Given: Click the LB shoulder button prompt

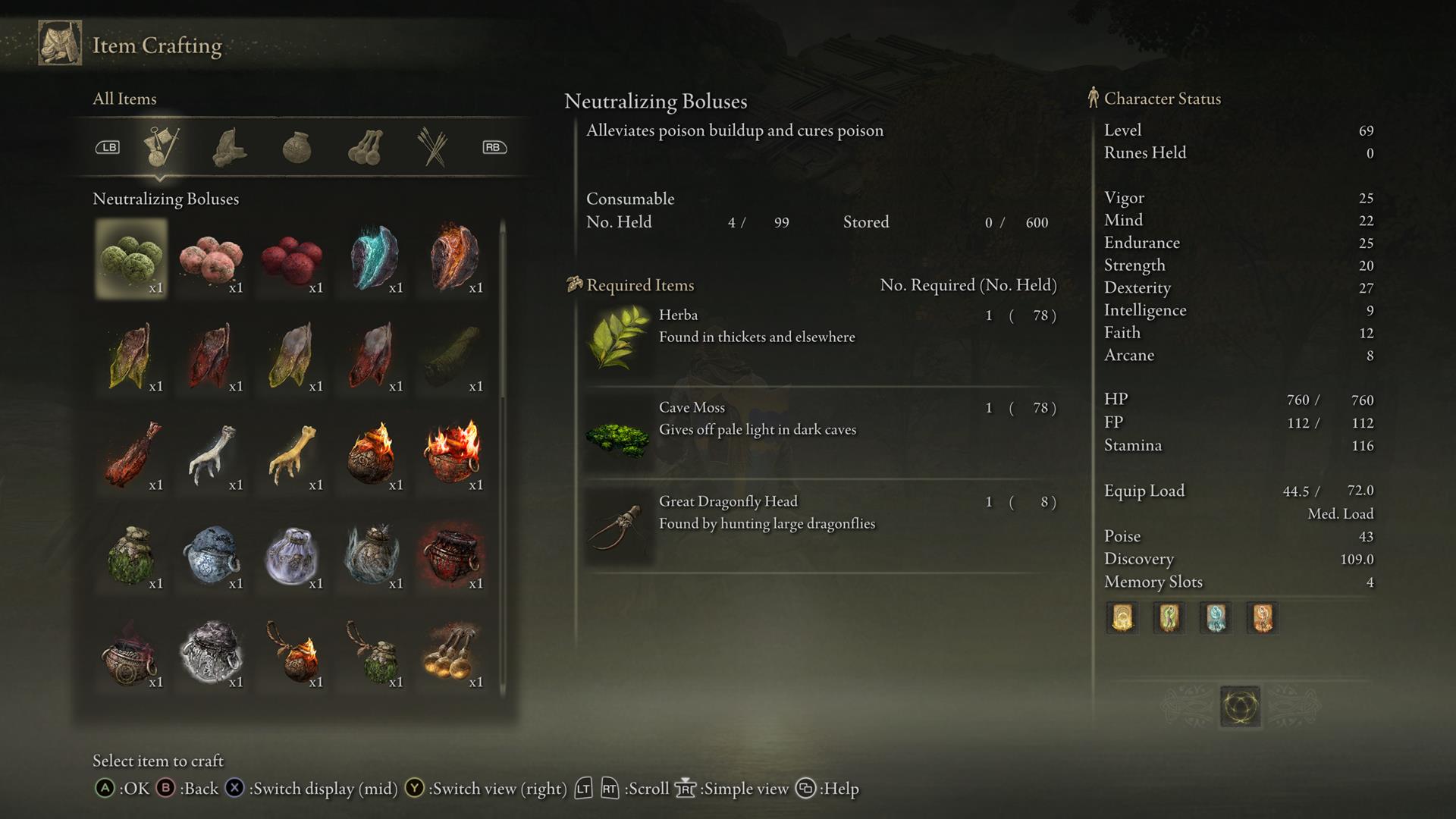Looking at the screenshot, I should tap(108, 147).
